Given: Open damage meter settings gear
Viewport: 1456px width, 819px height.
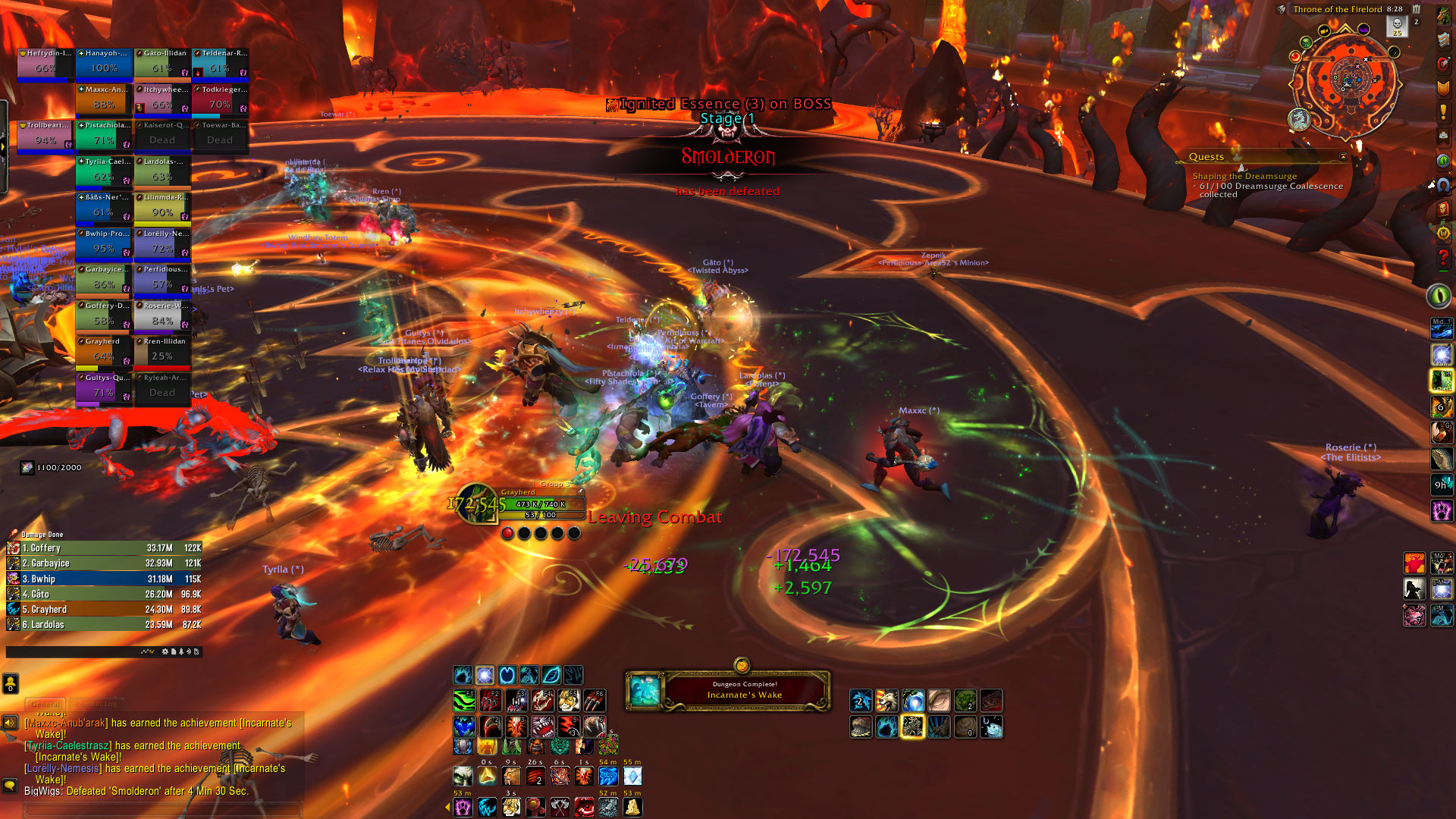Looking at the screenshot, I should (165, 651).
